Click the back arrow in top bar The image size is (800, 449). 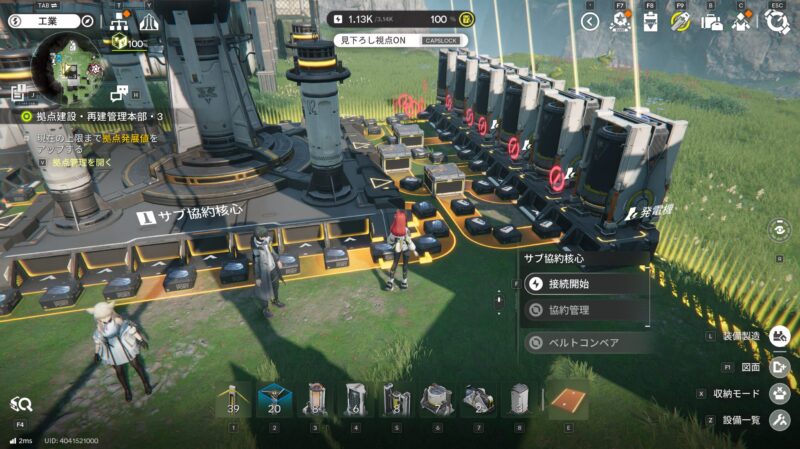pyautogui.click(x=590, y=21)
